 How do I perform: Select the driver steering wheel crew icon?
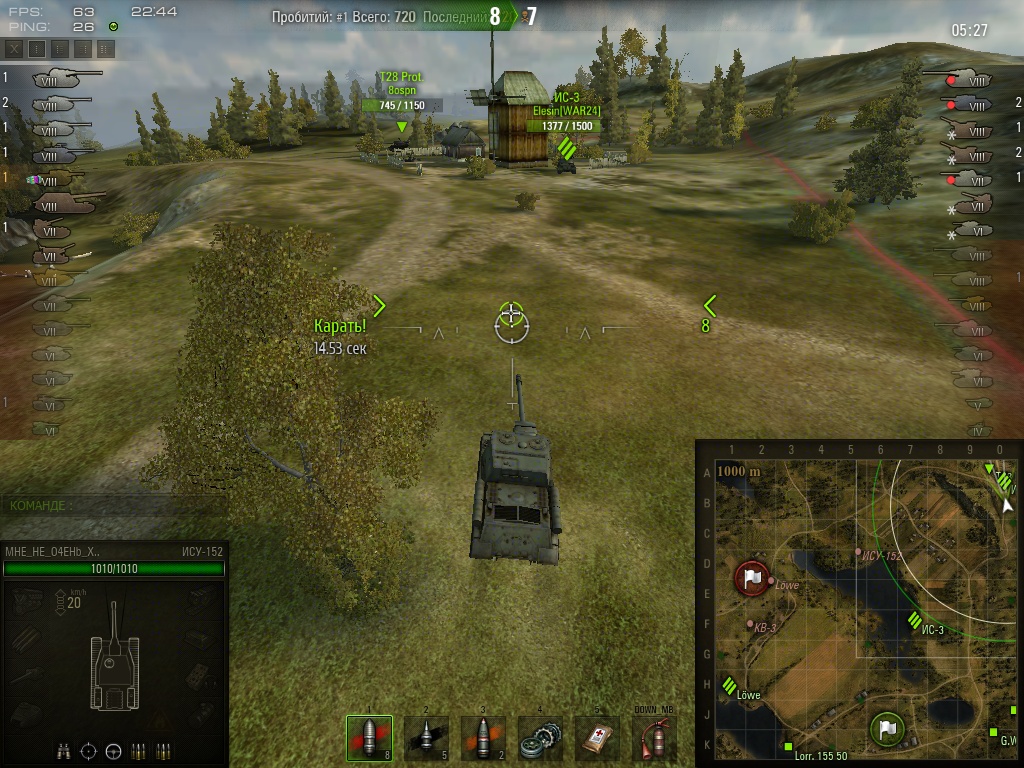(113, 750)
